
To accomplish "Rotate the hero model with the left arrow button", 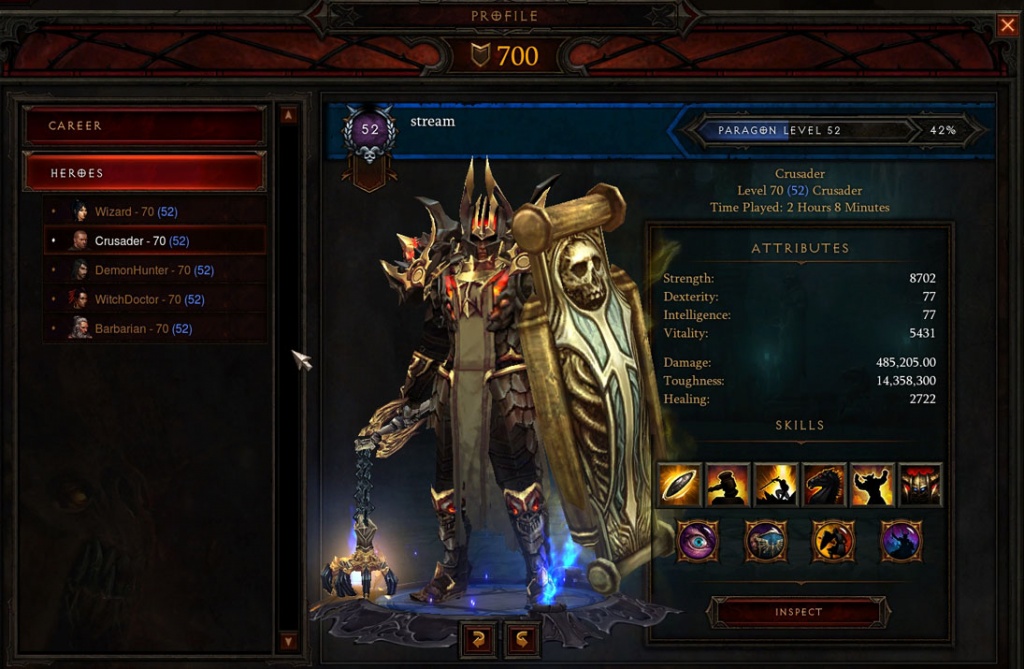I will pyautogui.click(x=477, y=637).
